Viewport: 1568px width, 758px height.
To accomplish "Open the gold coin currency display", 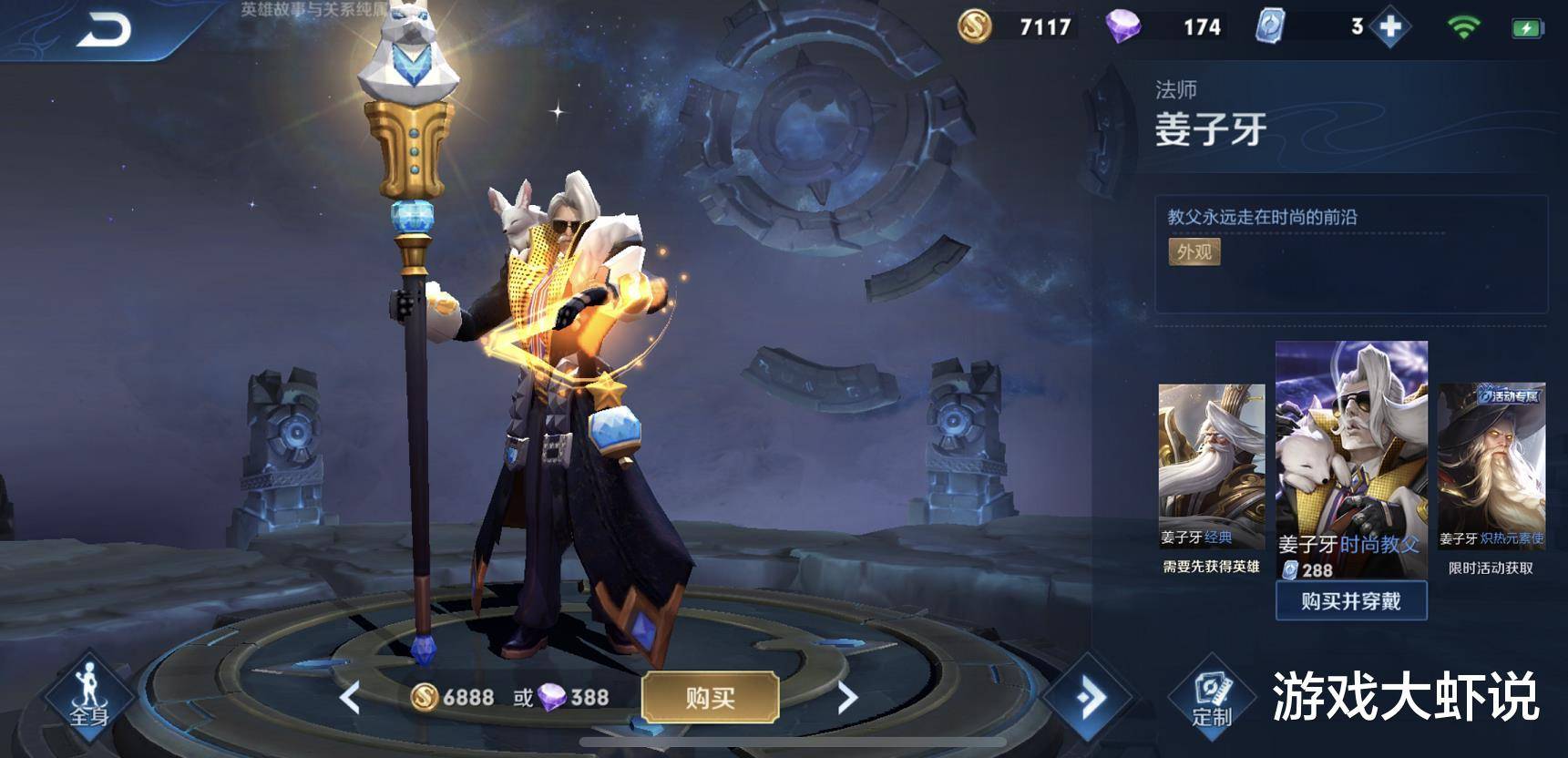I will tap(1016, 27).
